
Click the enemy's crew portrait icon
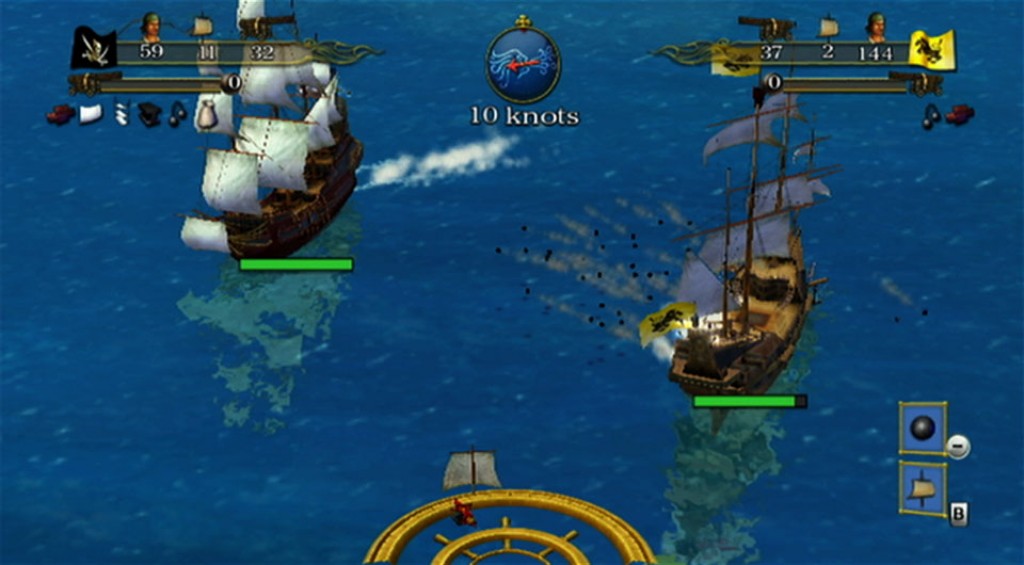(876, 25)
